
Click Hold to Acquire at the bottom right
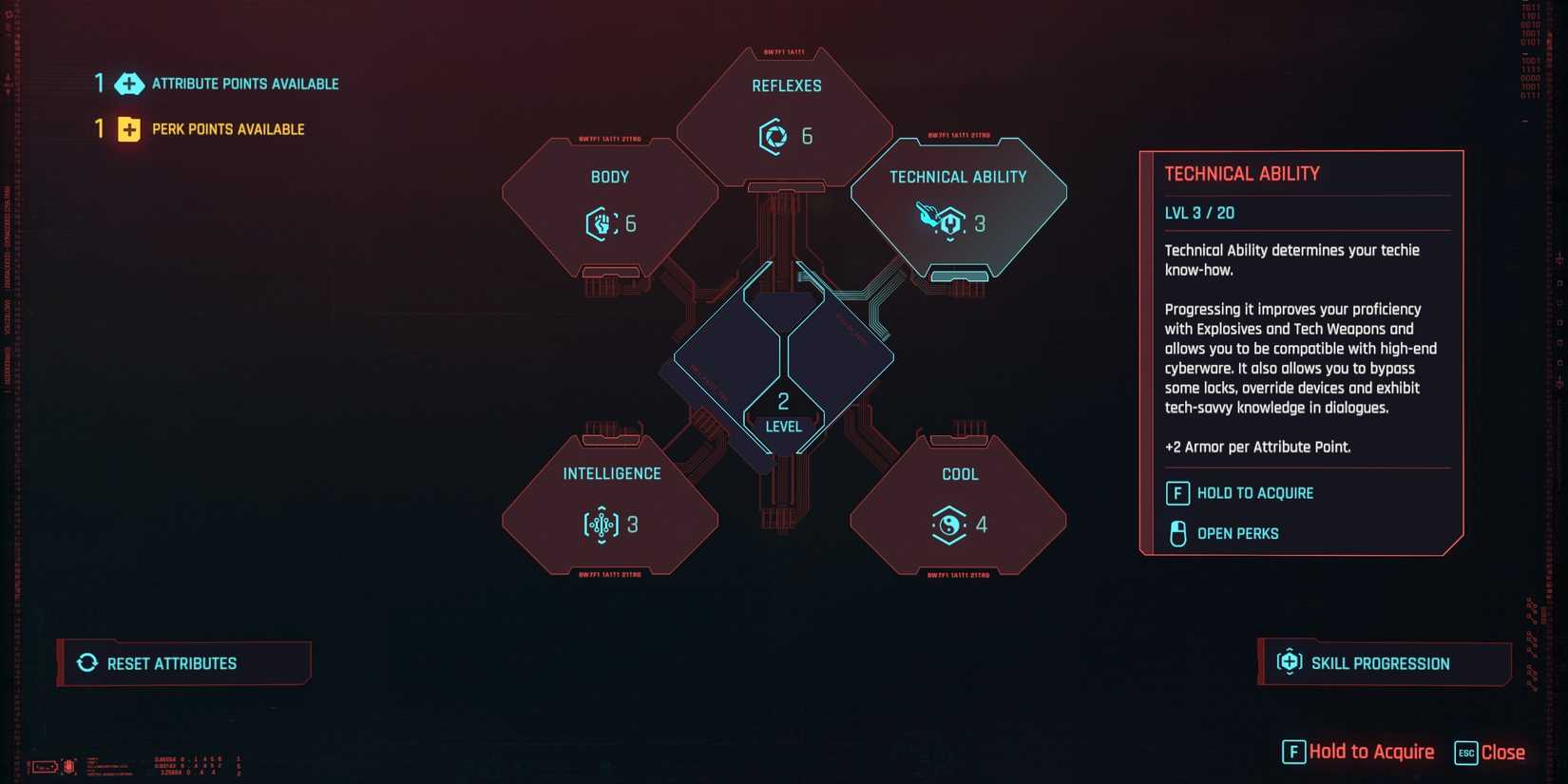coord(1370,752)
